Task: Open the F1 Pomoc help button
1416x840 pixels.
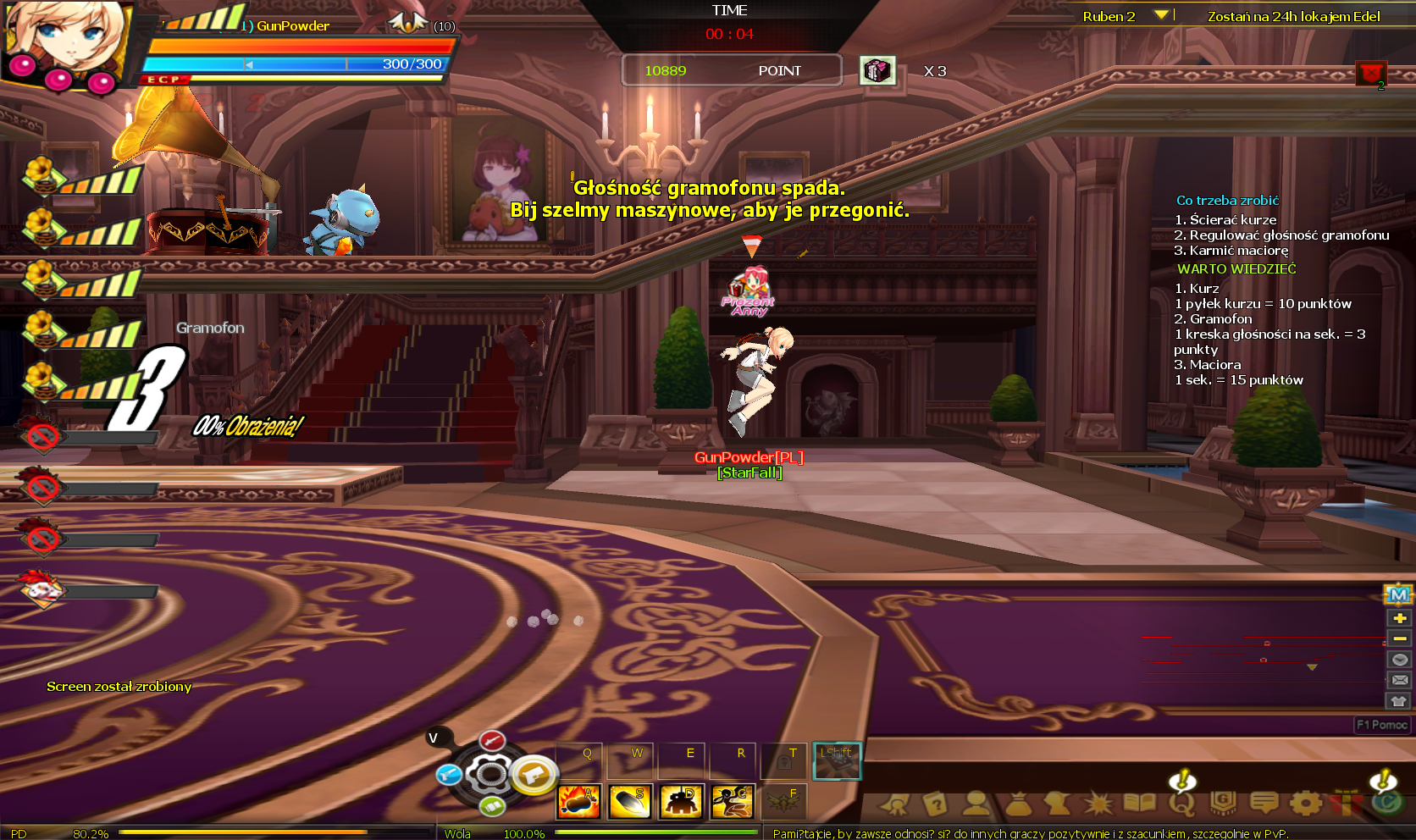Action: [1381, 725]
